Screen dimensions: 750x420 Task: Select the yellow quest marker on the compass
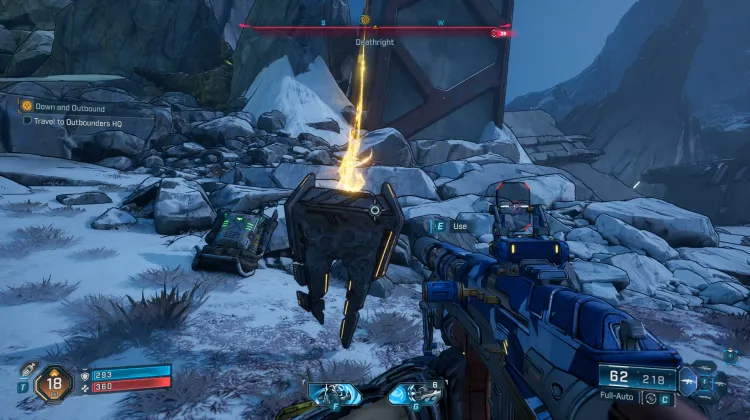point(365,19)
